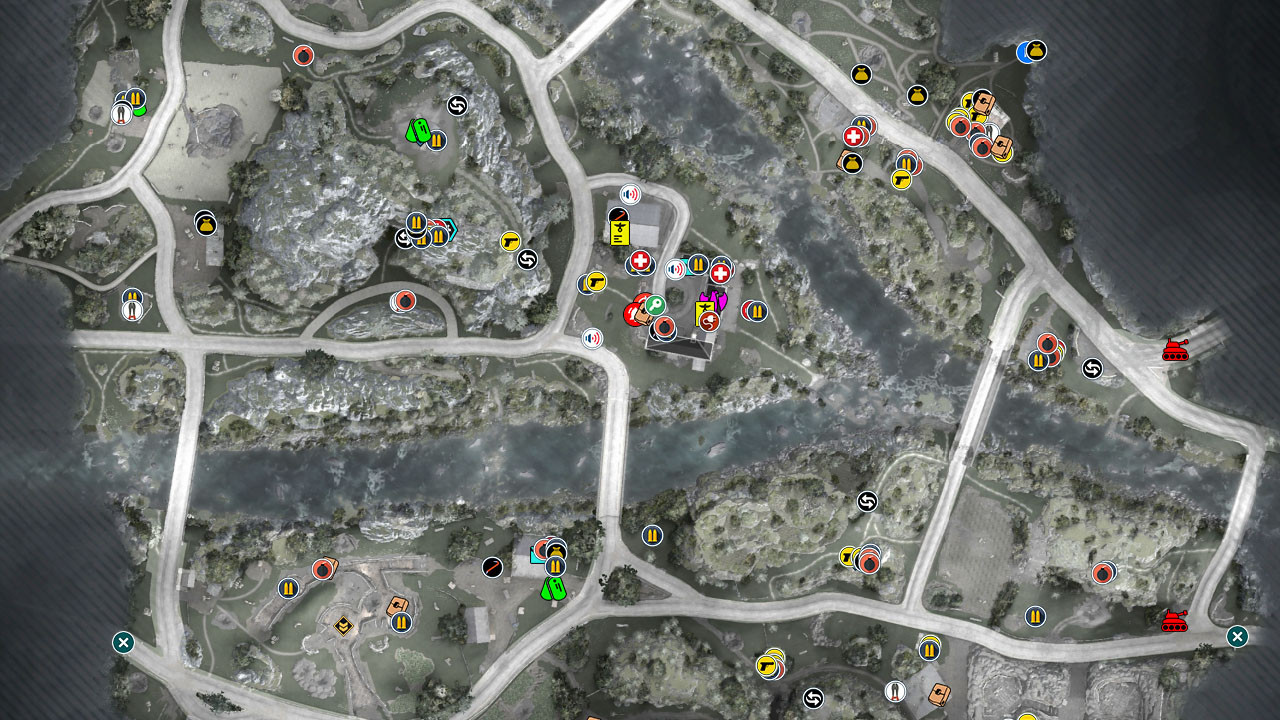Screen dimensions: 1280x720
Task: Click the X button in the bottom-right corner
Action: (x=1238, y=634)
